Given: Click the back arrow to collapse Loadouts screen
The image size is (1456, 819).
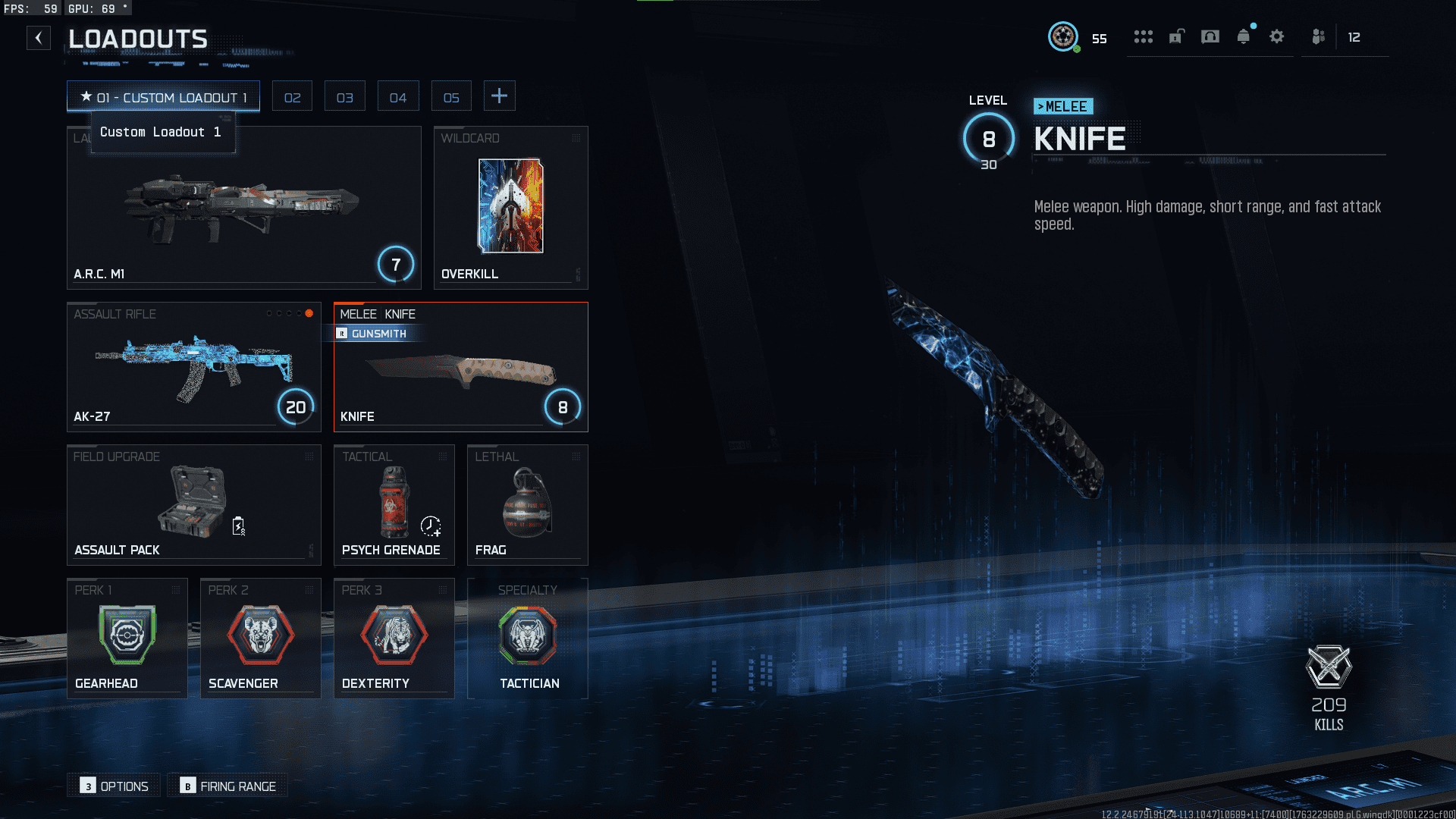Looking at the screenshot, I should [x=39, y=38].
